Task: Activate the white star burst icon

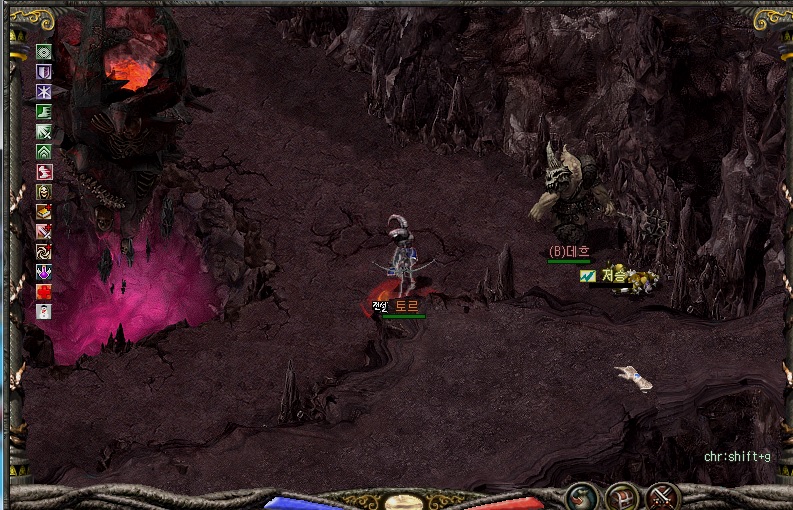Action: pos(44,92)
